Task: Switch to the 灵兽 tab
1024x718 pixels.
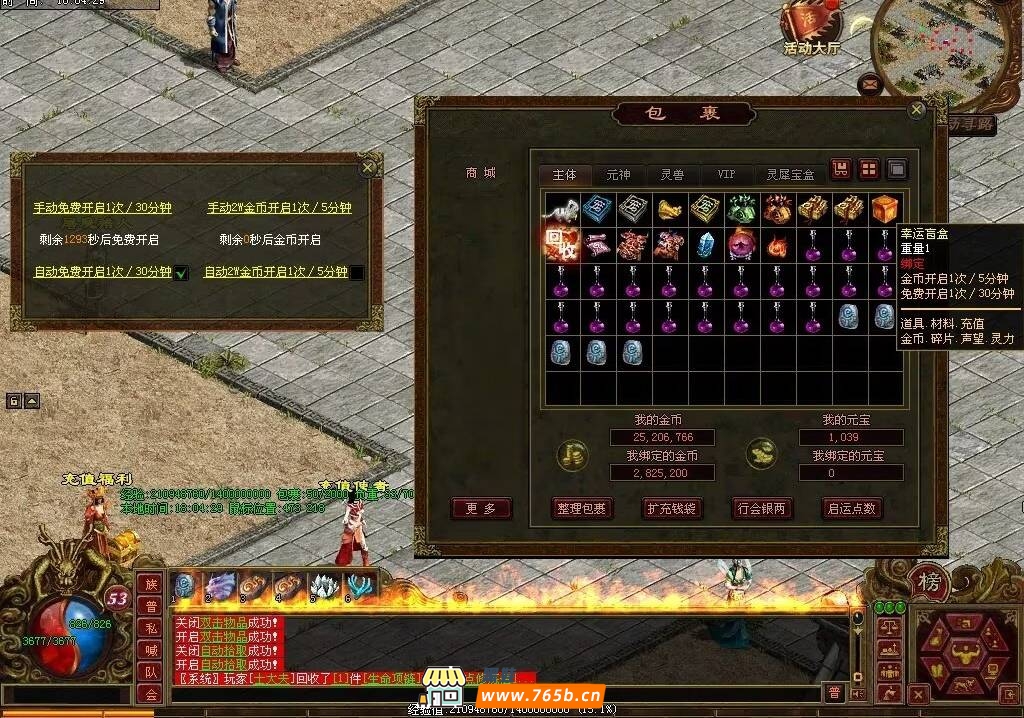Action: tap(672, 174)
